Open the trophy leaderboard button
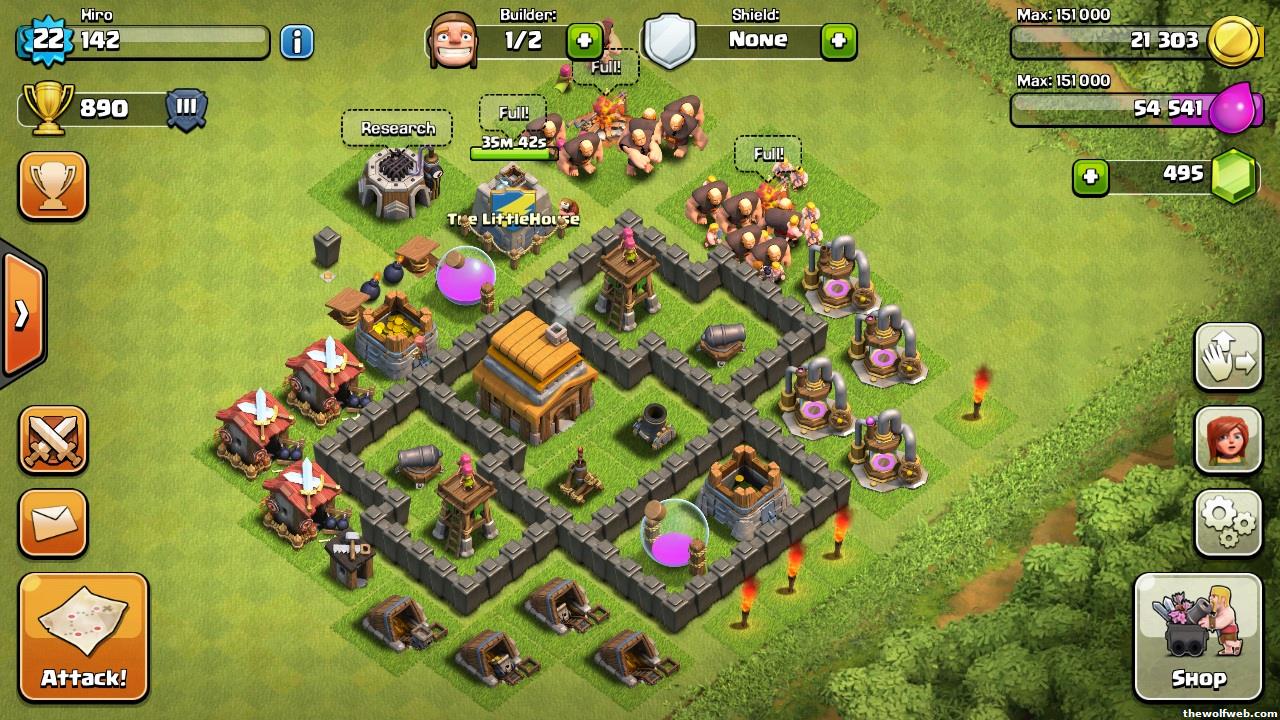Screen dimensions: 1280x720 pos(53,185)
